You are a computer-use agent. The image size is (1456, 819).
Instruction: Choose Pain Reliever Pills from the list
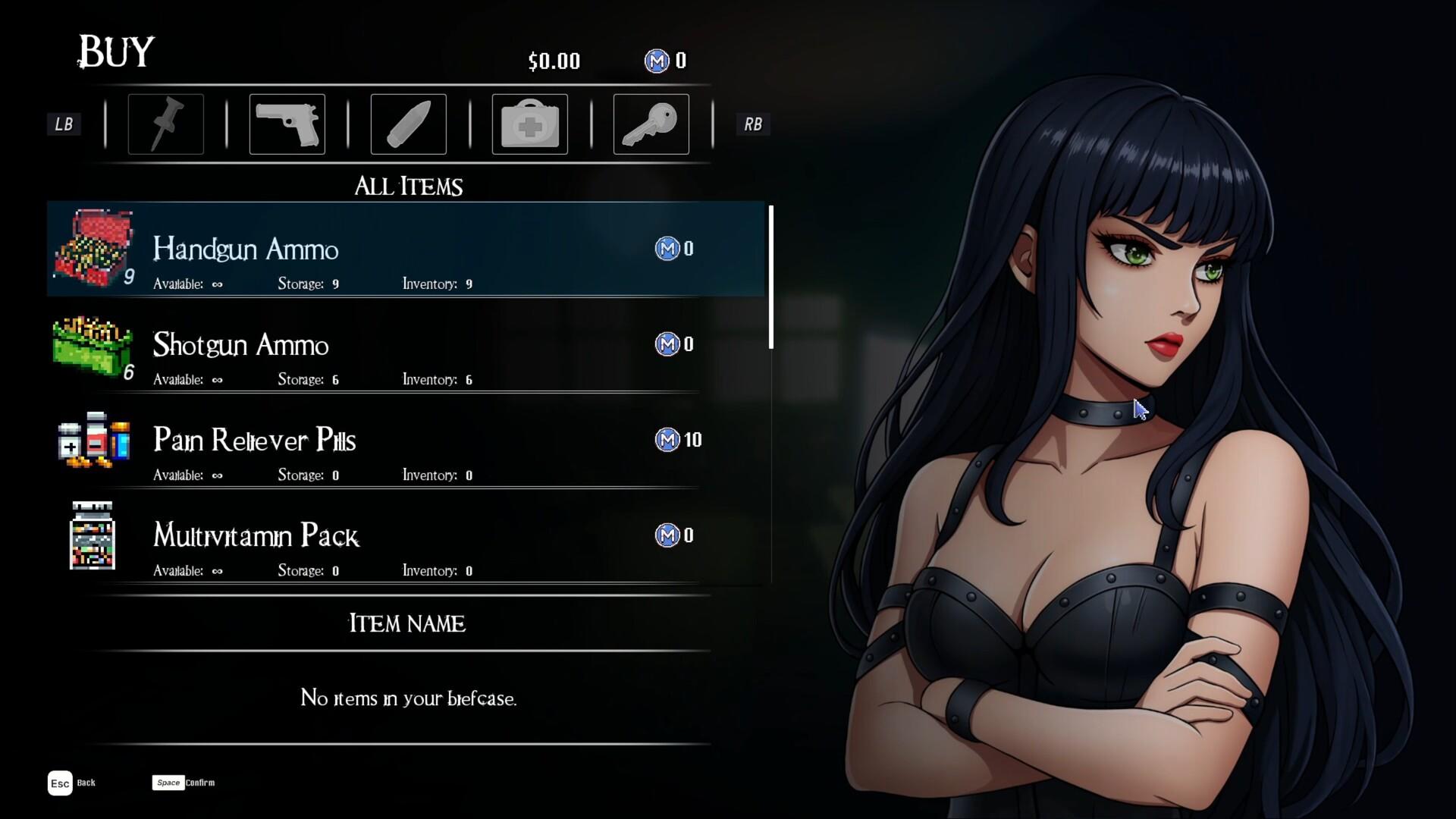(406, 441)
